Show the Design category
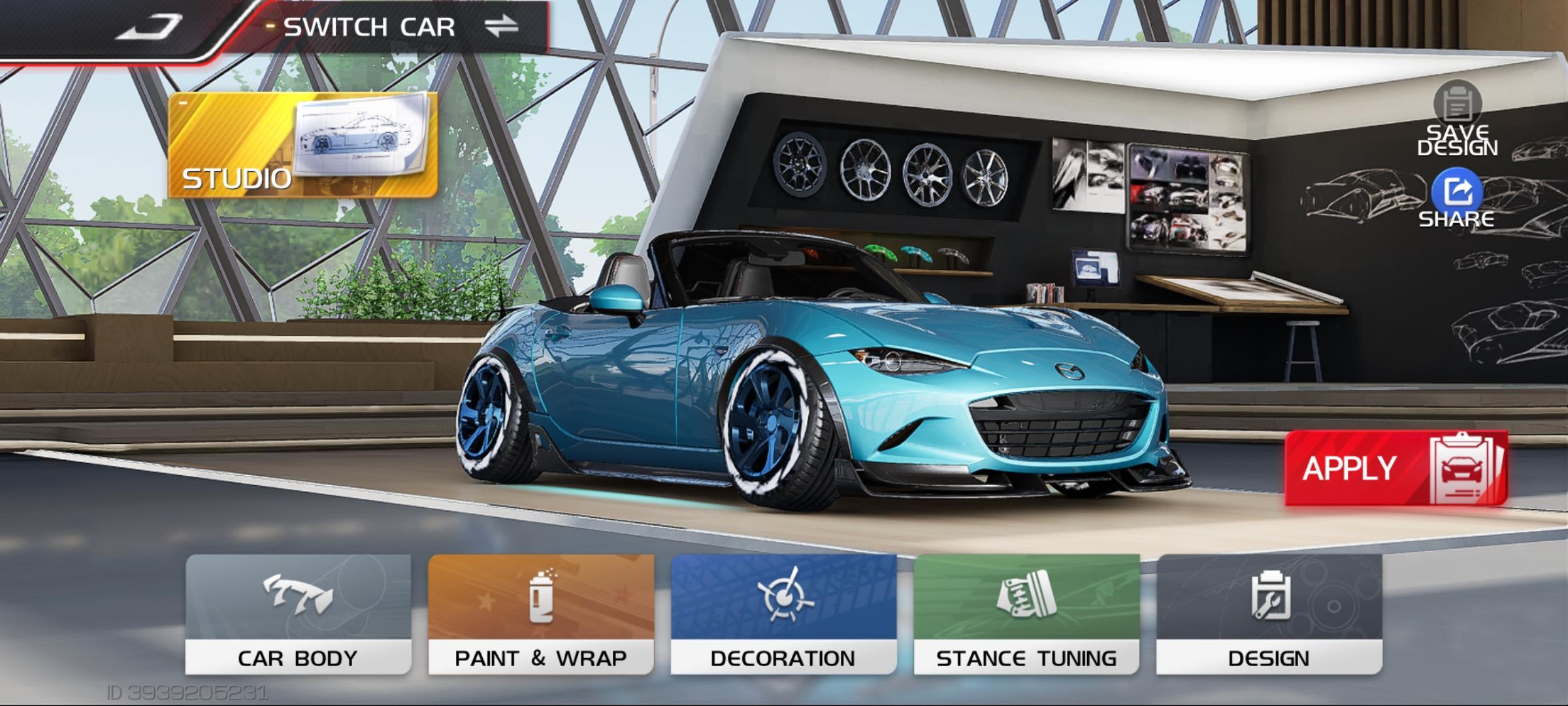 (1269, 614)
